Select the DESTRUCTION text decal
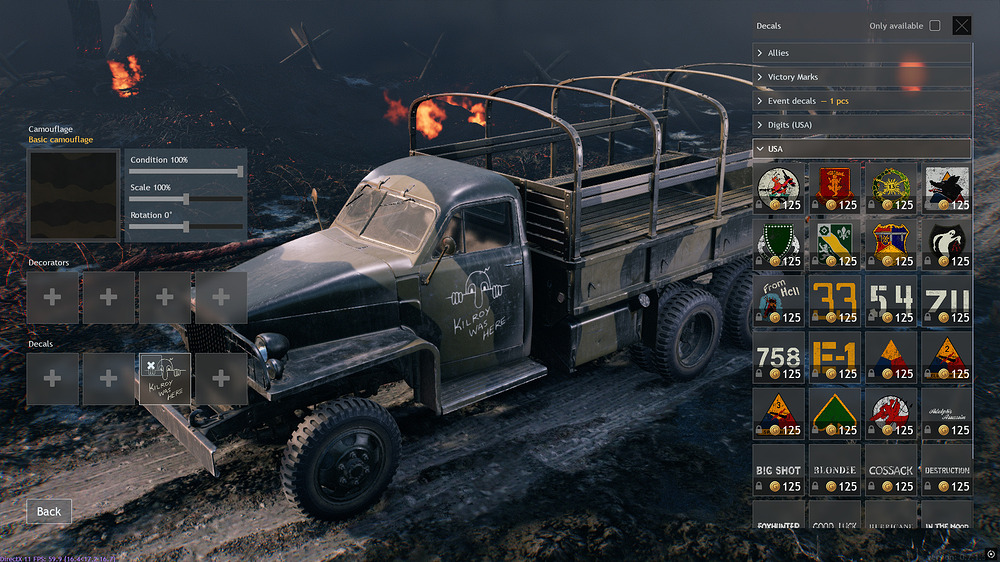 click(x=946, y=470)
